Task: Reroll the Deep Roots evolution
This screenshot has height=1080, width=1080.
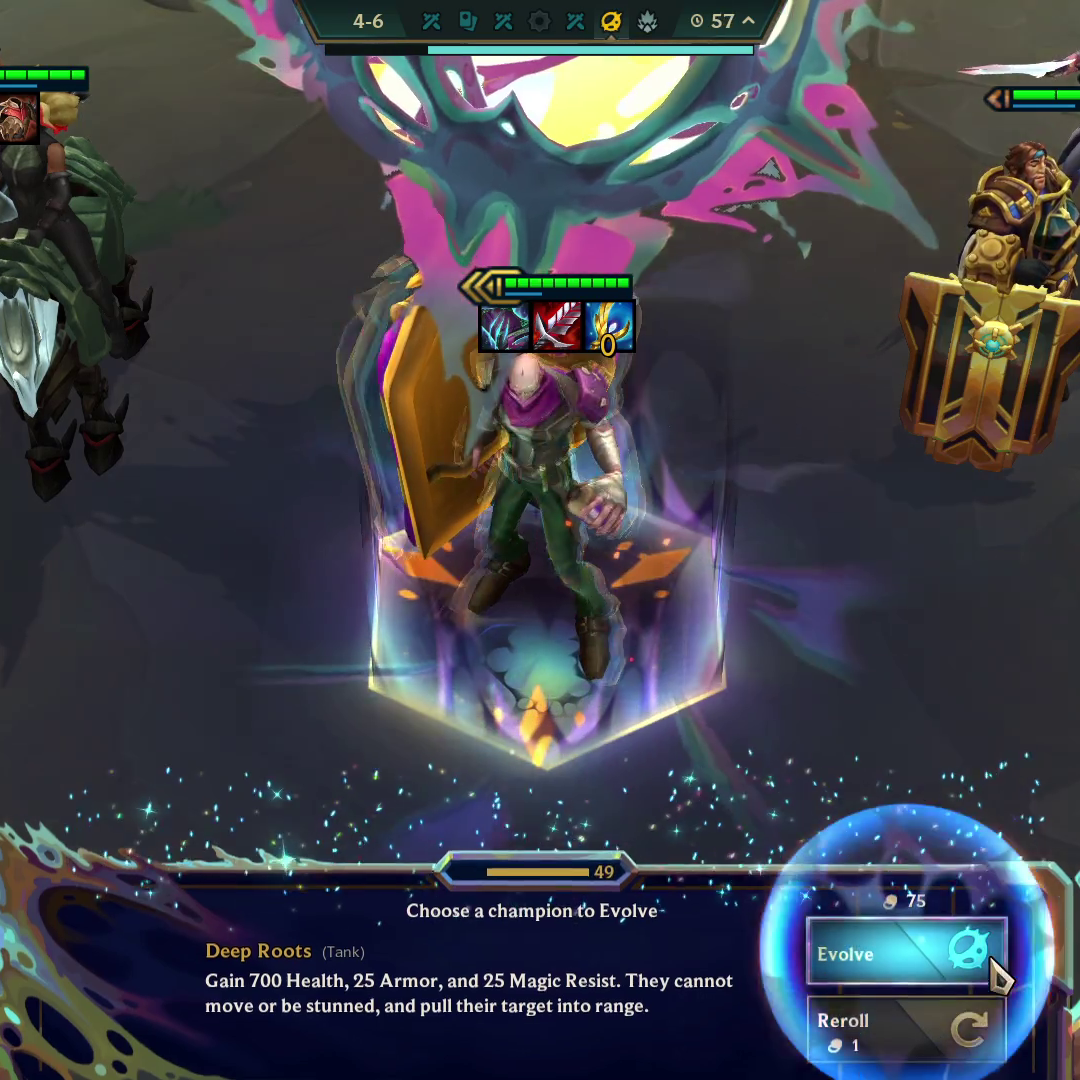Action: (905, 1030)
